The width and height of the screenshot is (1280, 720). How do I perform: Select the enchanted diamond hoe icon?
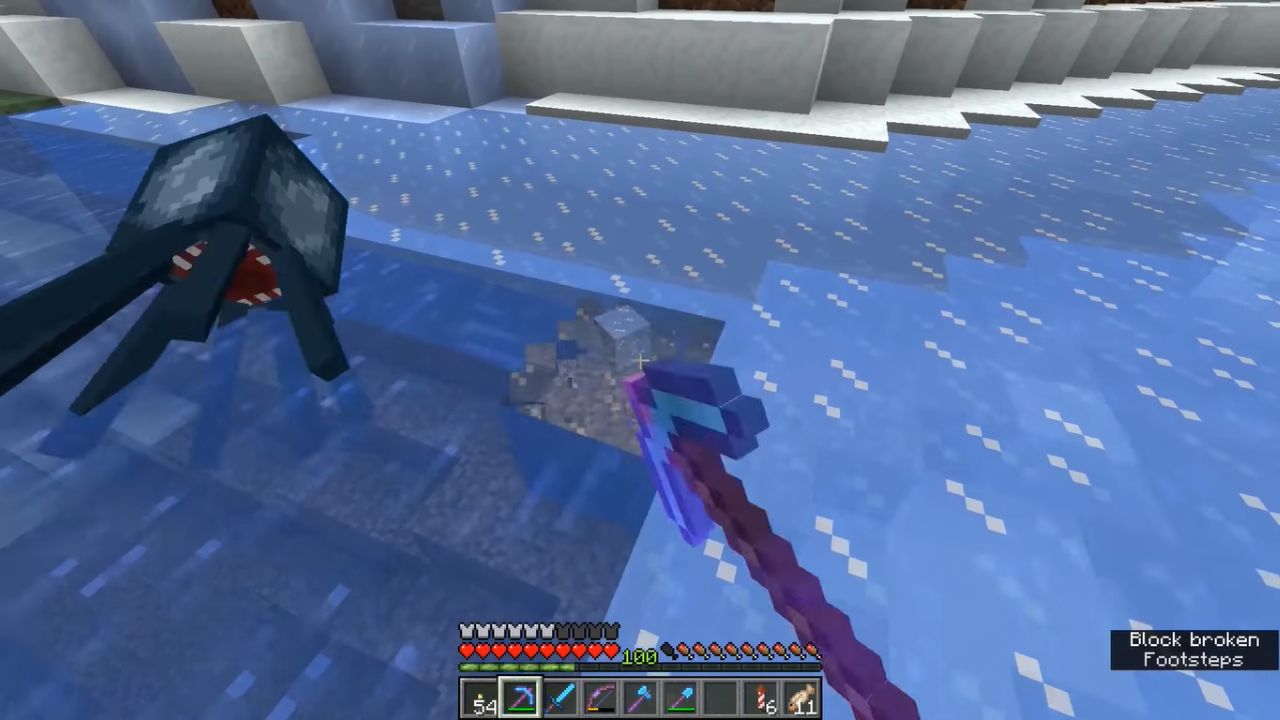[x=641, y=697]
